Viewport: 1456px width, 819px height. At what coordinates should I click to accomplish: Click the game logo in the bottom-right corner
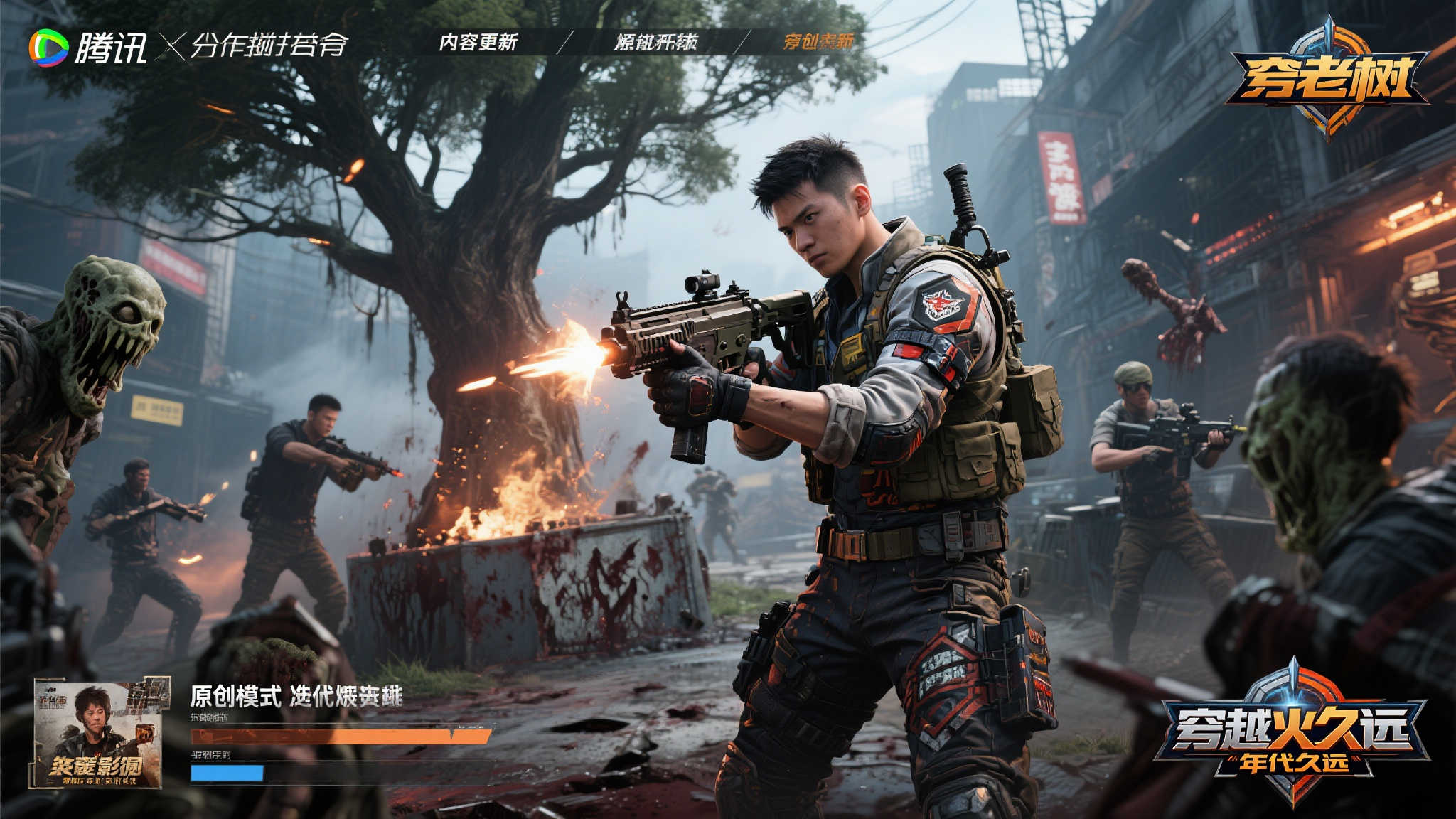tap(1292, 734)
